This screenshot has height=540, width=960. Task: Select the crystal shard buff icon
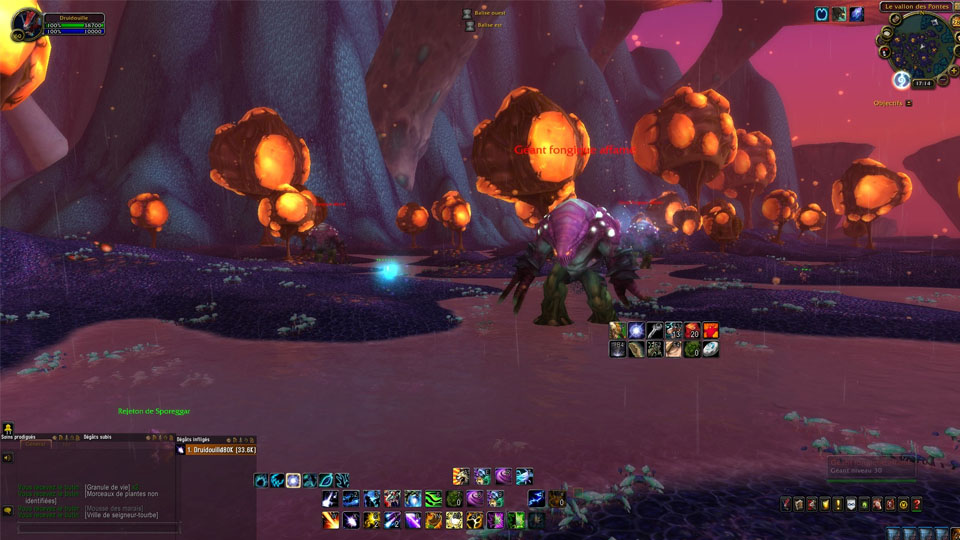tap(856, 14)
